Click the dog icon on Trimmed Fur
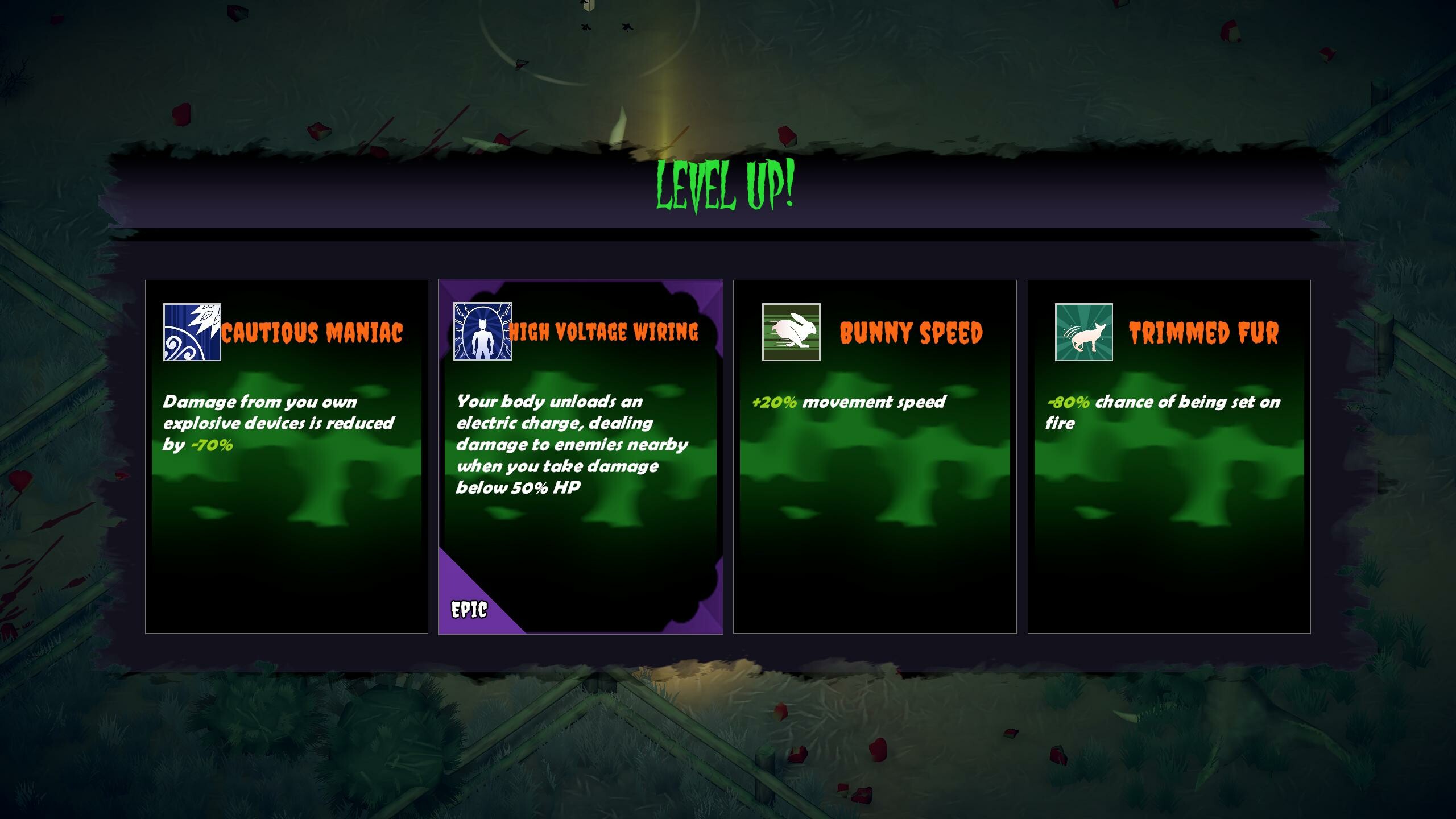Viewport: 1456px width, 819px height. (x=1083, y=333)
